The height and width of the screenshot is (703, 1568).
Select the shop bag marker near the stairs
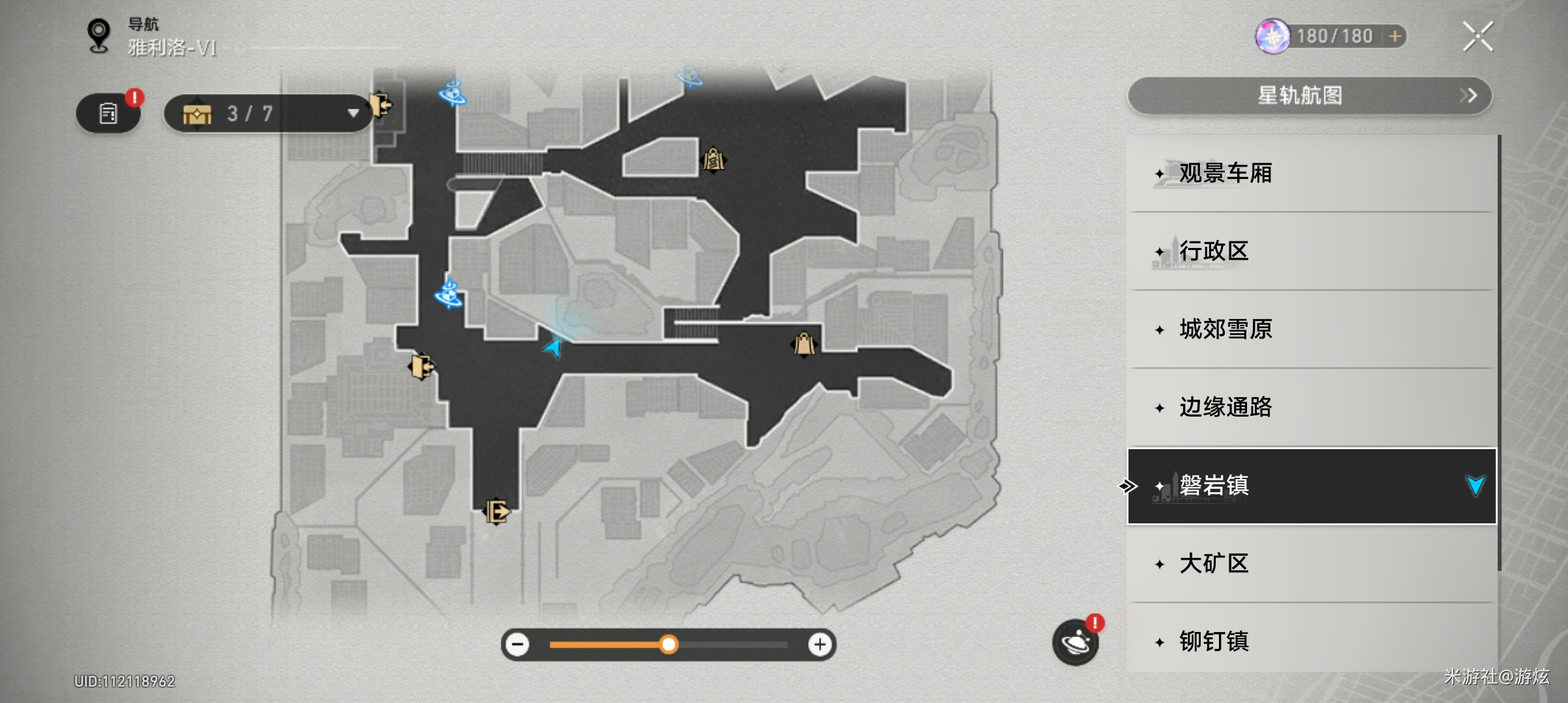804,344
